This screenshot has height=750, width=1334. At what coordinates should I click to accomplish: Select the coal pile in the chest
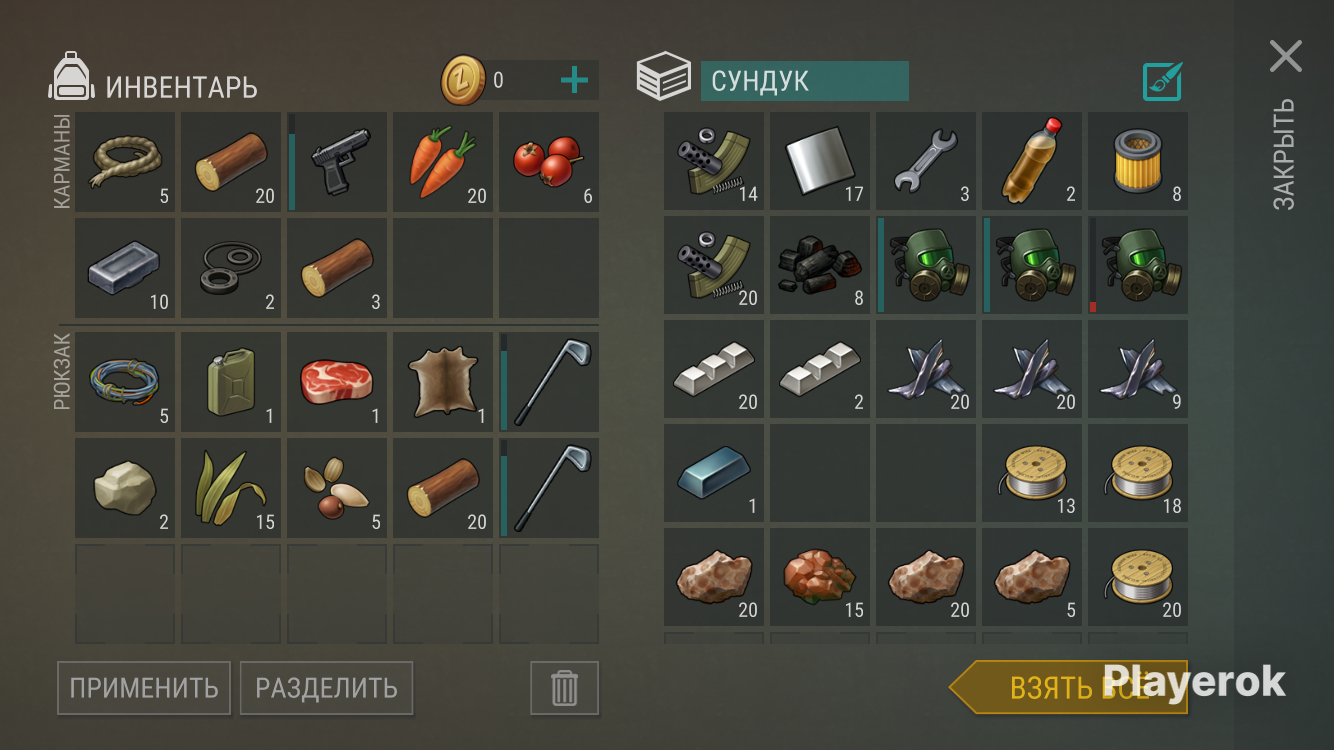coord(819,265)
